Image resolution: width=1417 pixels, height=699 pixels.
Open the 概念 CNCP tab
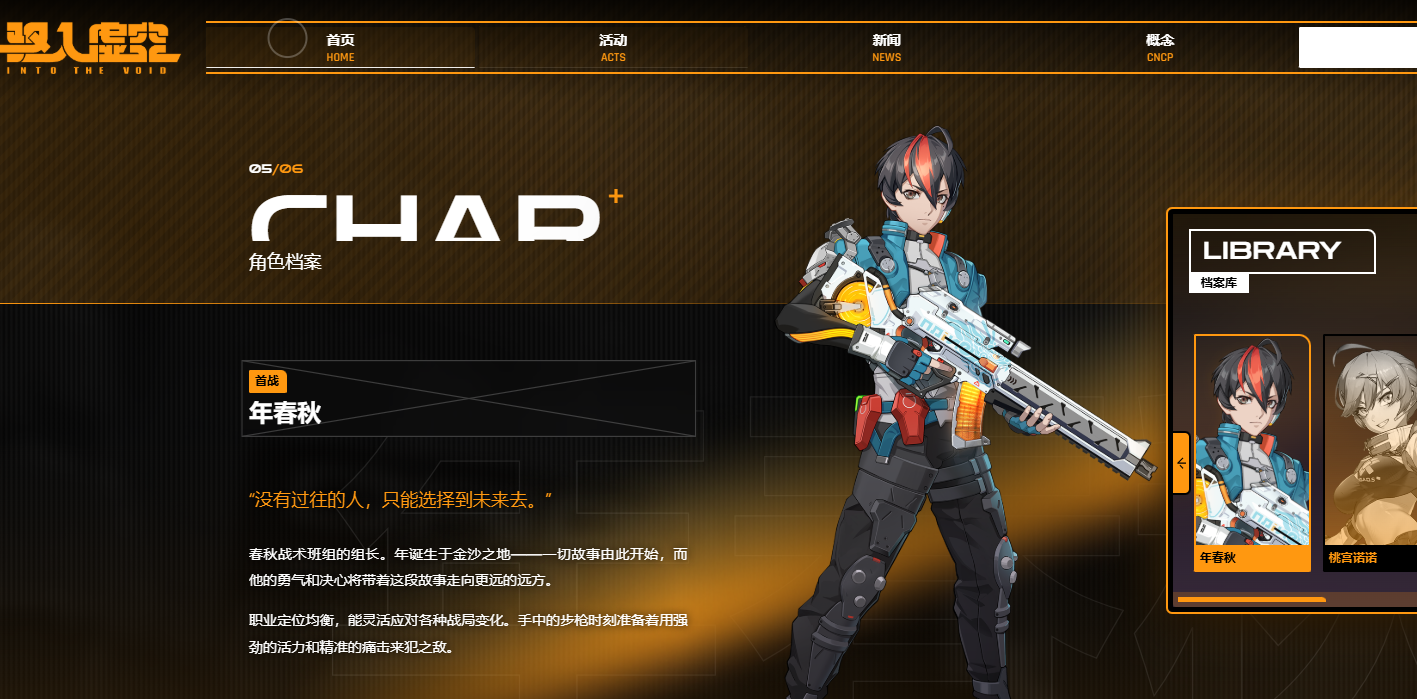point(1160,47)
